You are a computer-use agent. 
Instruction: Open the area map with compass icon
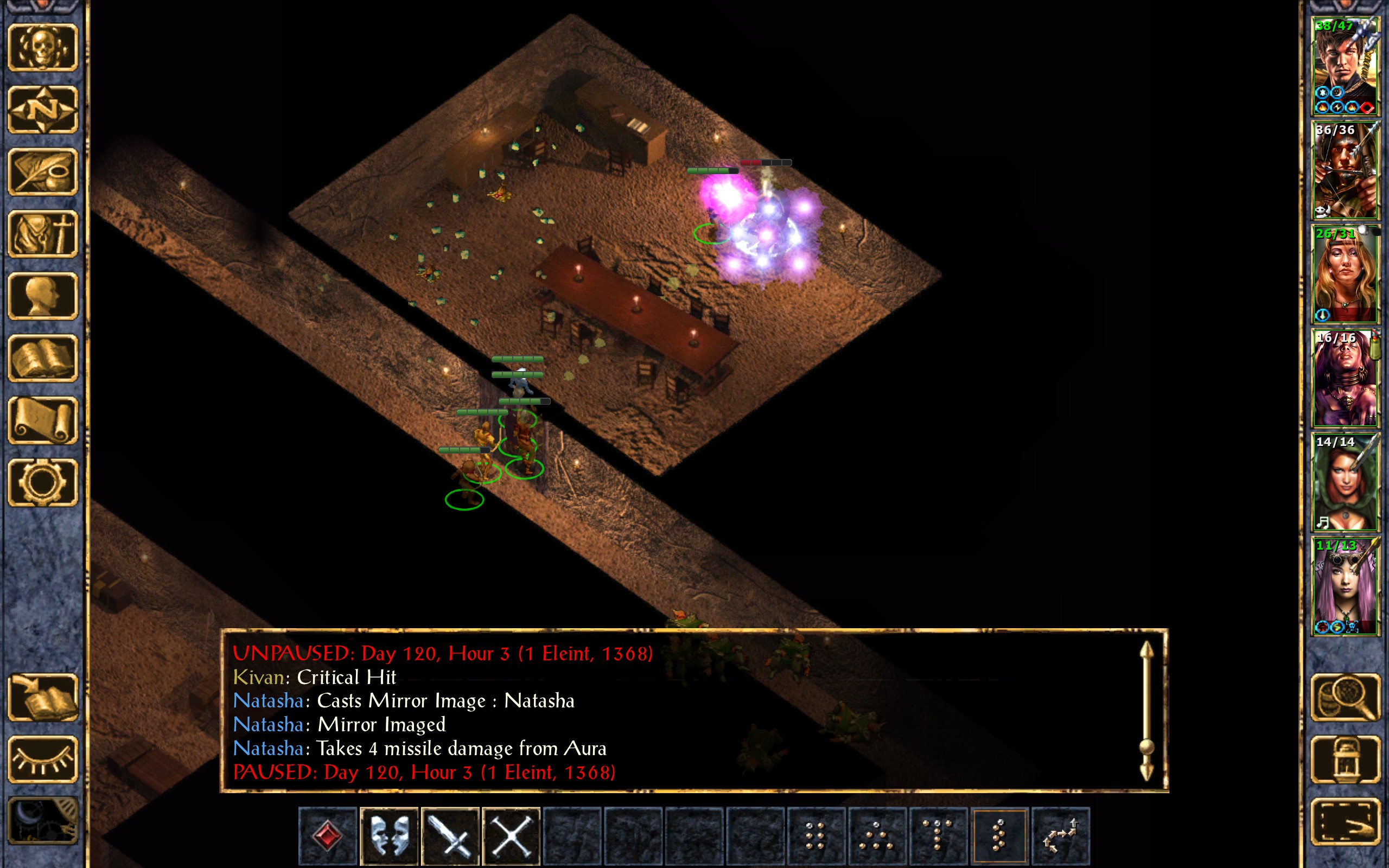(x=42, y=110)
